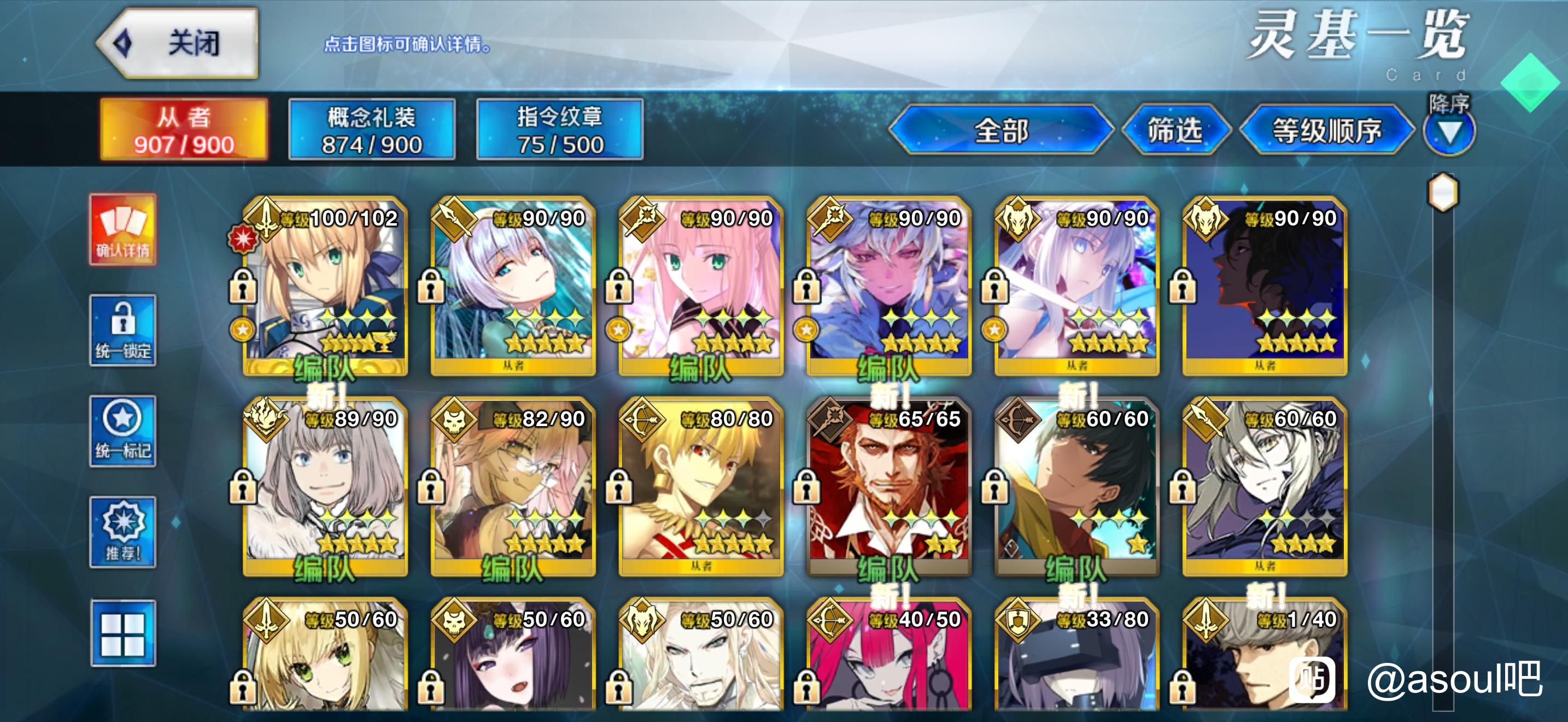The height and width of the screenshot is (722, 1568).
Task: Activate the 统一标记 batch mark button
Action: (x=123, y=431)
